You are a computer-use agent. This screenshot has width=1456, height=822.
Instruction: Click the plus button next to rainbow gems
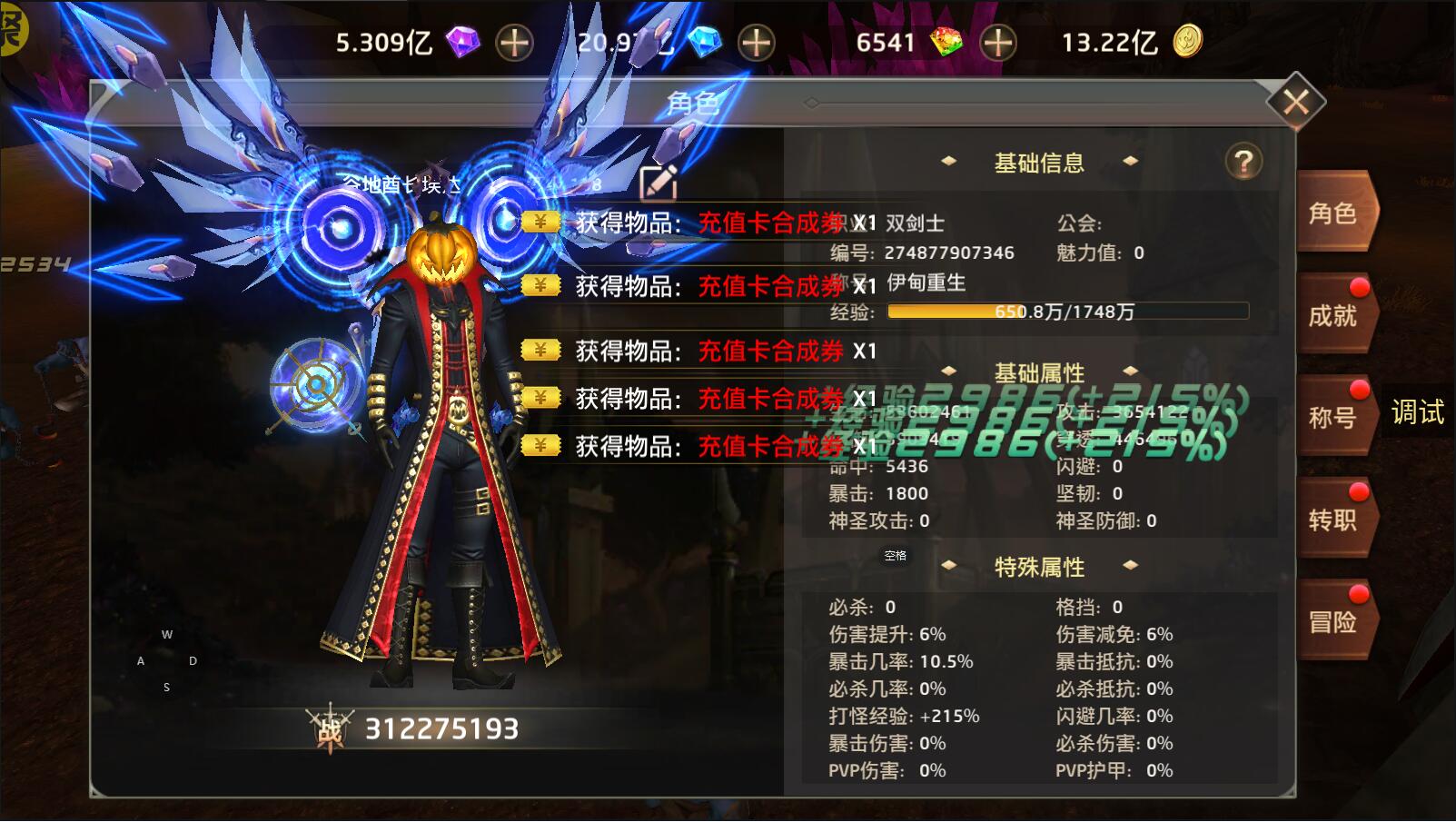click(x=996, y=41)
